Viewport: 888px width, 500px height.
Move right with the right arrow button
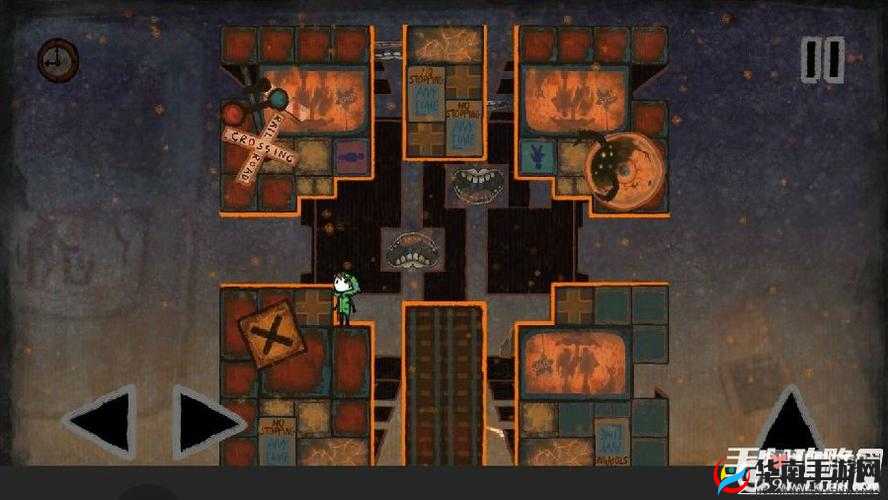click(x=207, y=421)
